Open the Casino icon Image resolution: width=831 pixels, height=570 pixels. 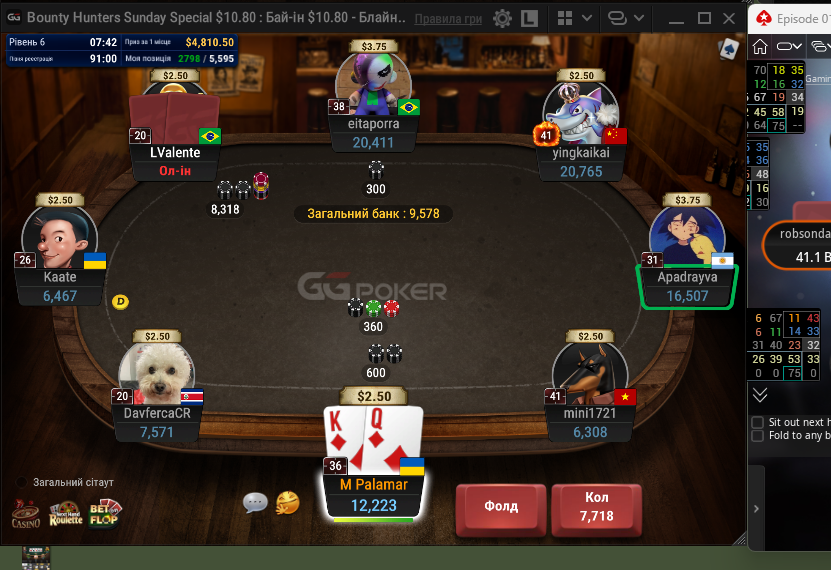(x=26, y=515)
